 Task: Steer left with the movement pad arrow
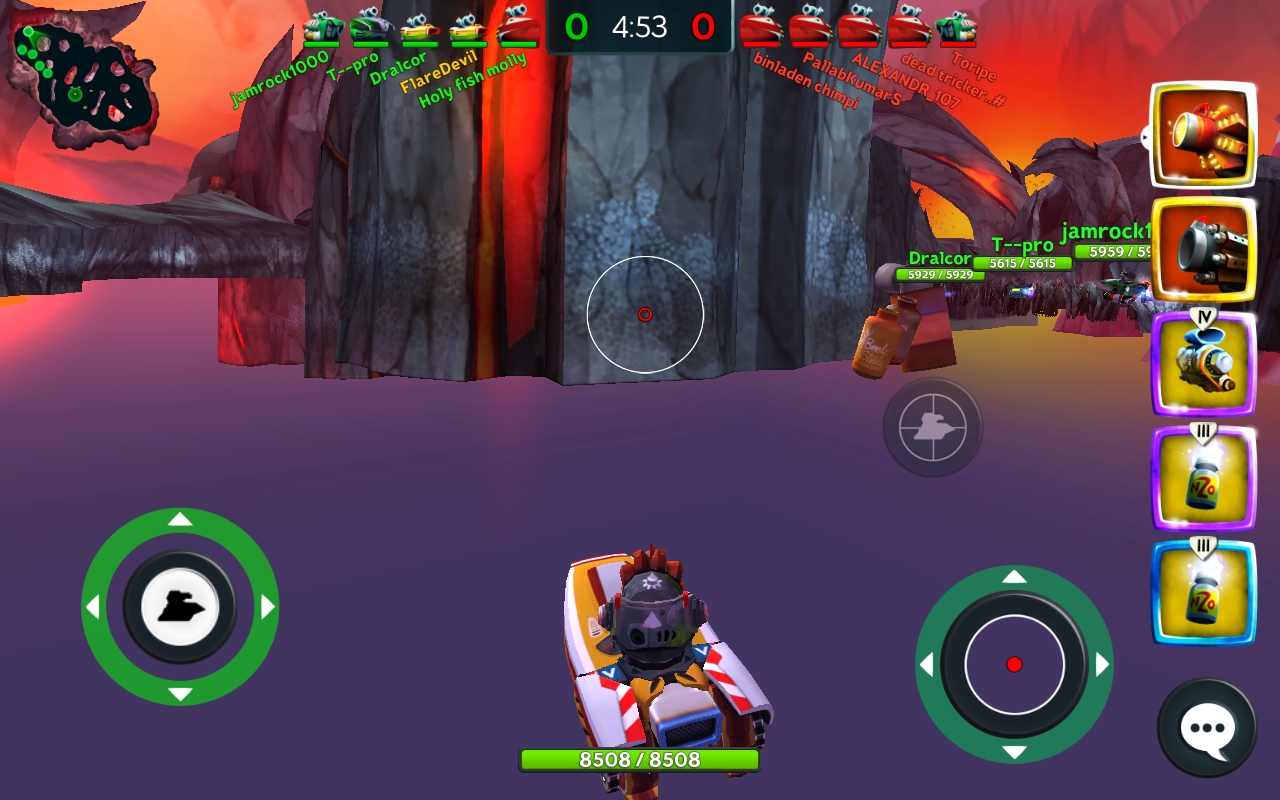pyautogui.click(x=92, y=607)
